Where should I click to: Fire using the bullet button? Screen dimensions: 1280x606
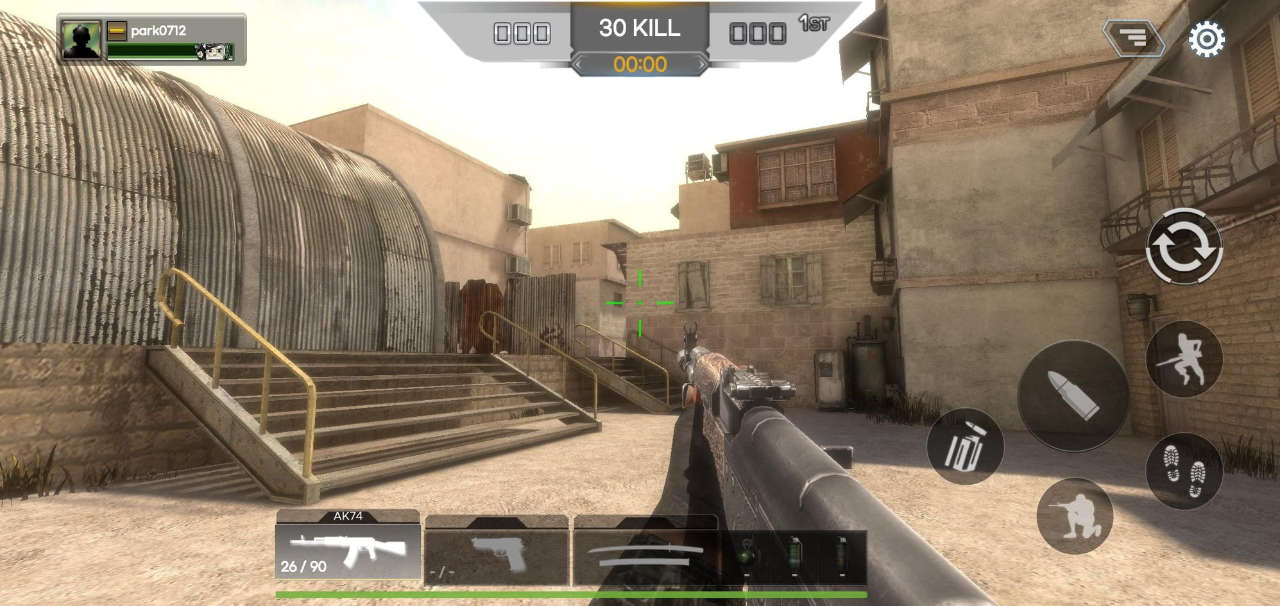[x=1073, y=395]
